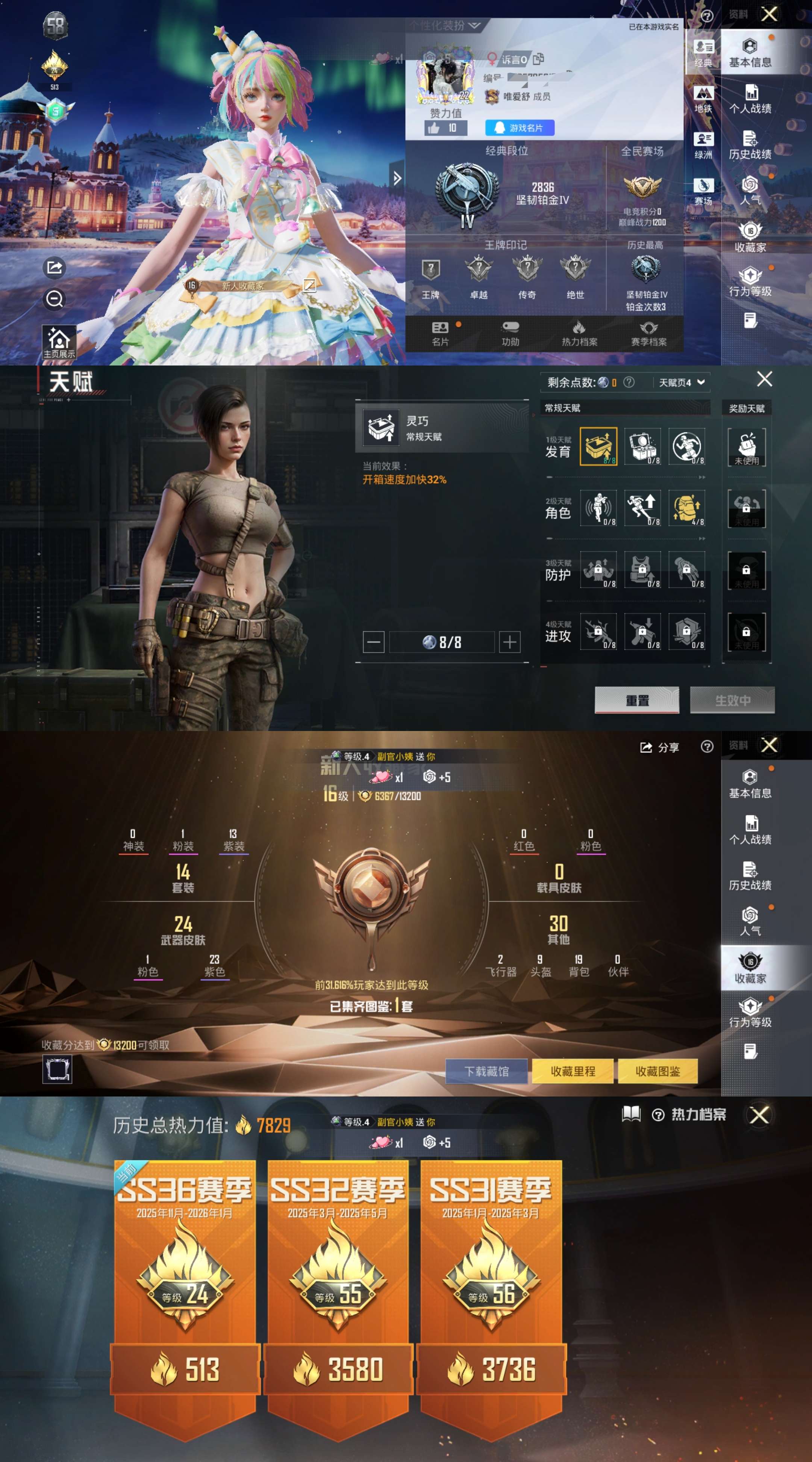812x1462 pixels.
Task: Open the 天赋页4 talent page dropdown
Action: point(681,382)
